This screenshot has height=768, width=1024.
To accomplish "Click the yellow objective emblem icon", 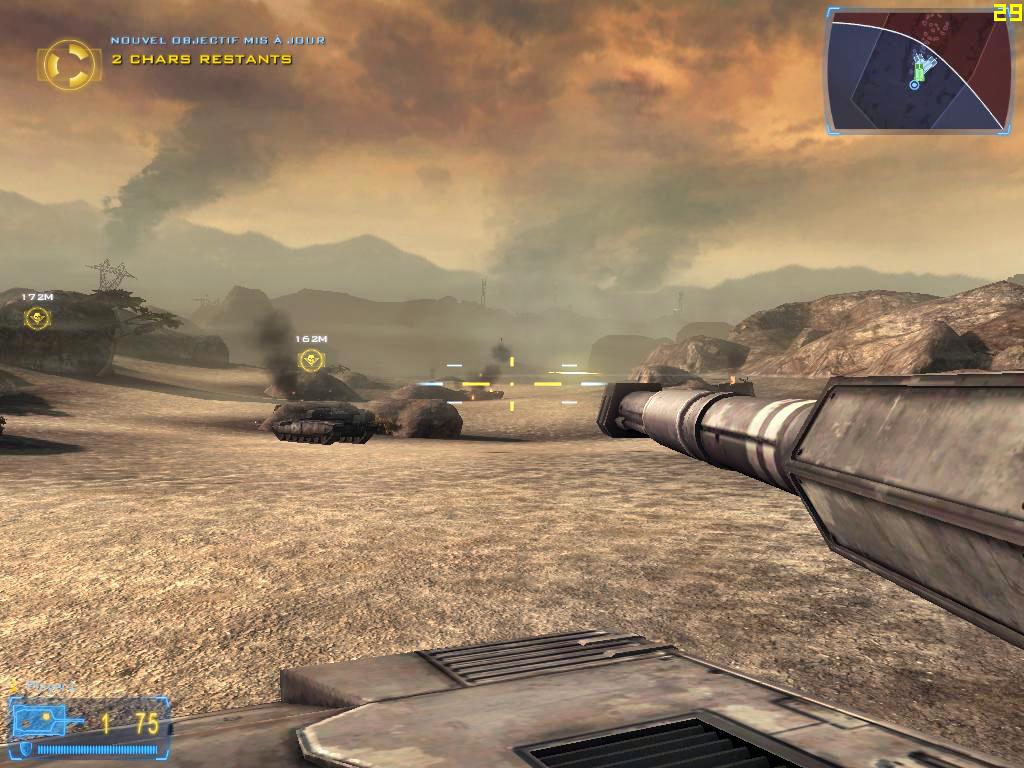I will (x=68, y=63).
